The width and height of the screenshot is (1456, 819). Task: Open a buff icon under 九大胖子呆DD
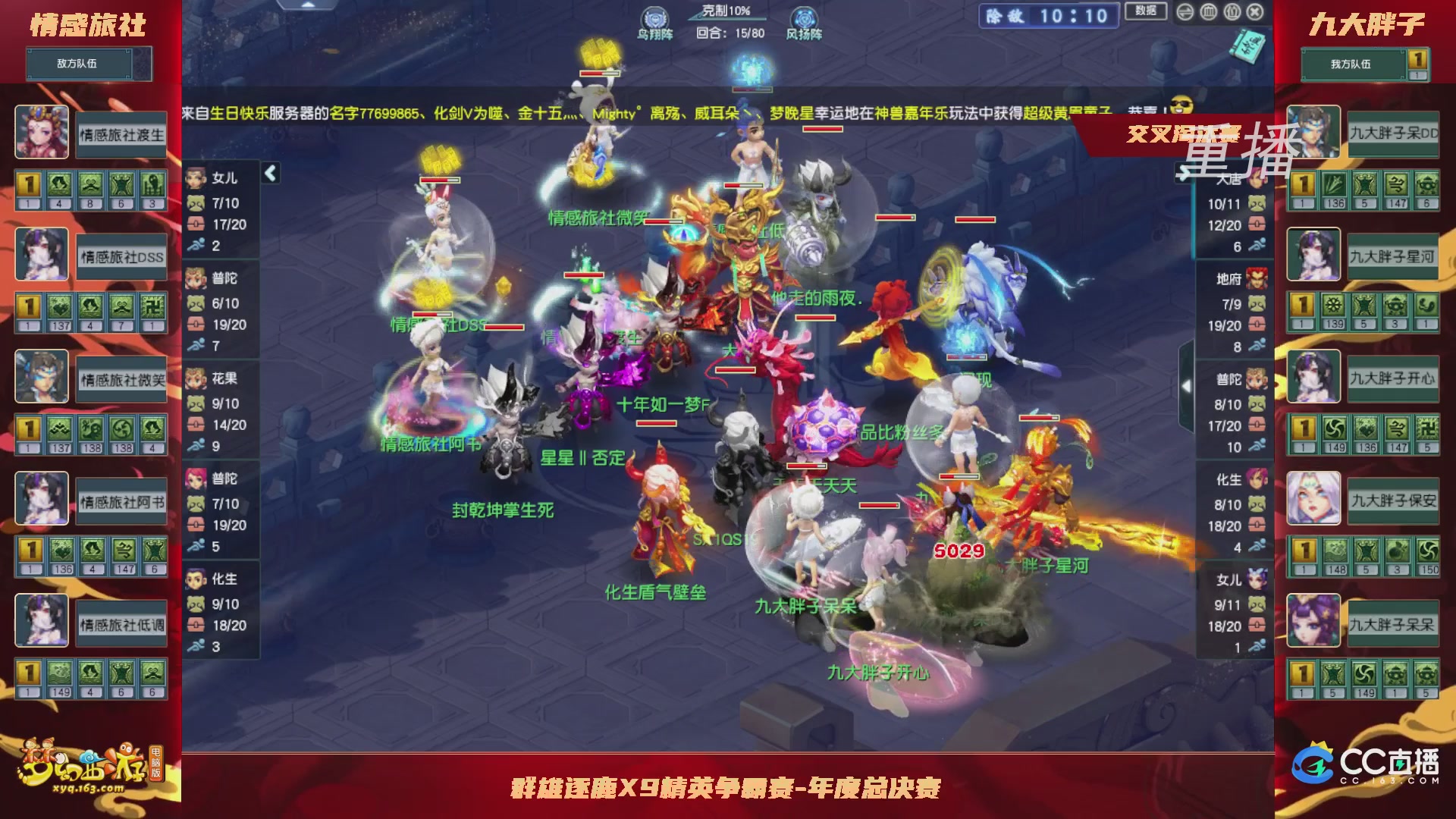click(1302, 184)
